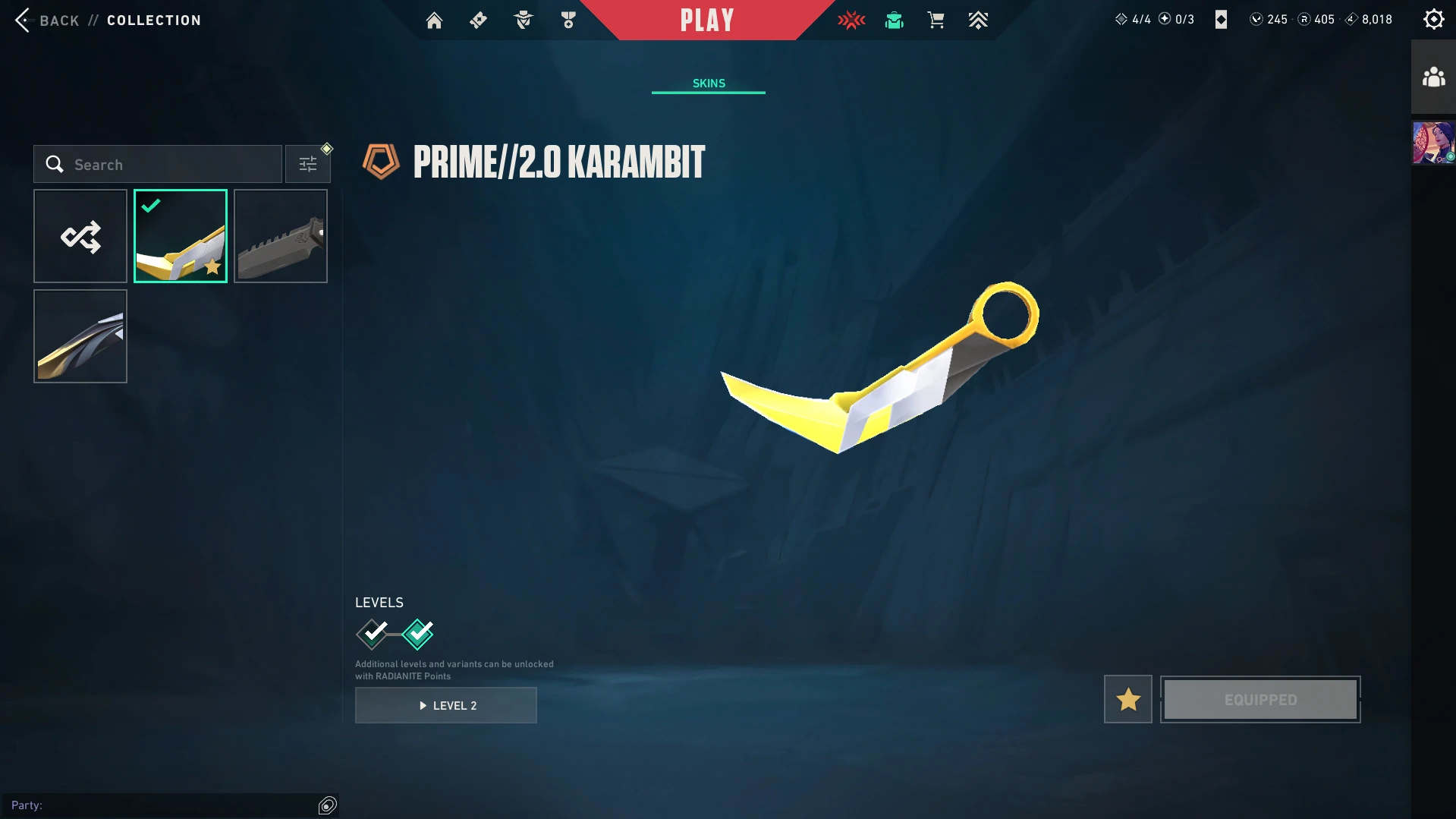Open the Settings gear
This screenshot has height=819, width=1456.
coord(1432,18)
